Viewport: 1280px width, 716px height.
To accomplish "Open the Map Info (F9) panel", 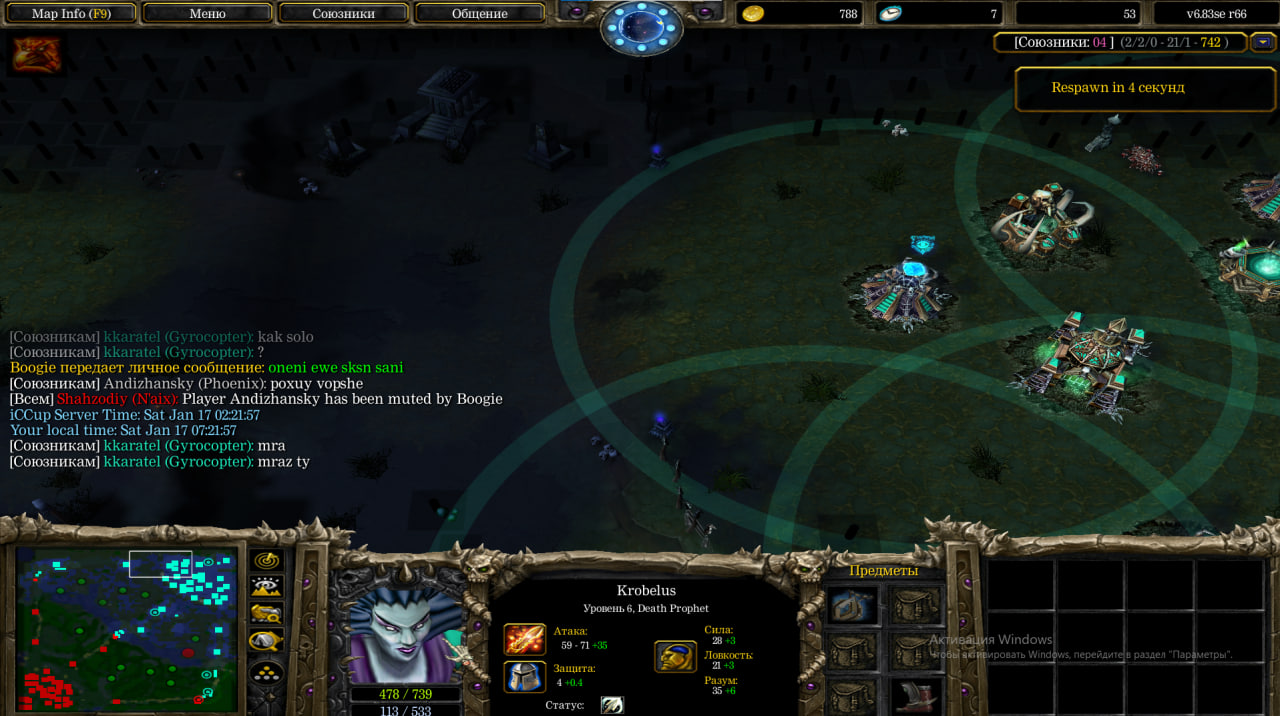I will pyautogui.click(x=70, y=13).
